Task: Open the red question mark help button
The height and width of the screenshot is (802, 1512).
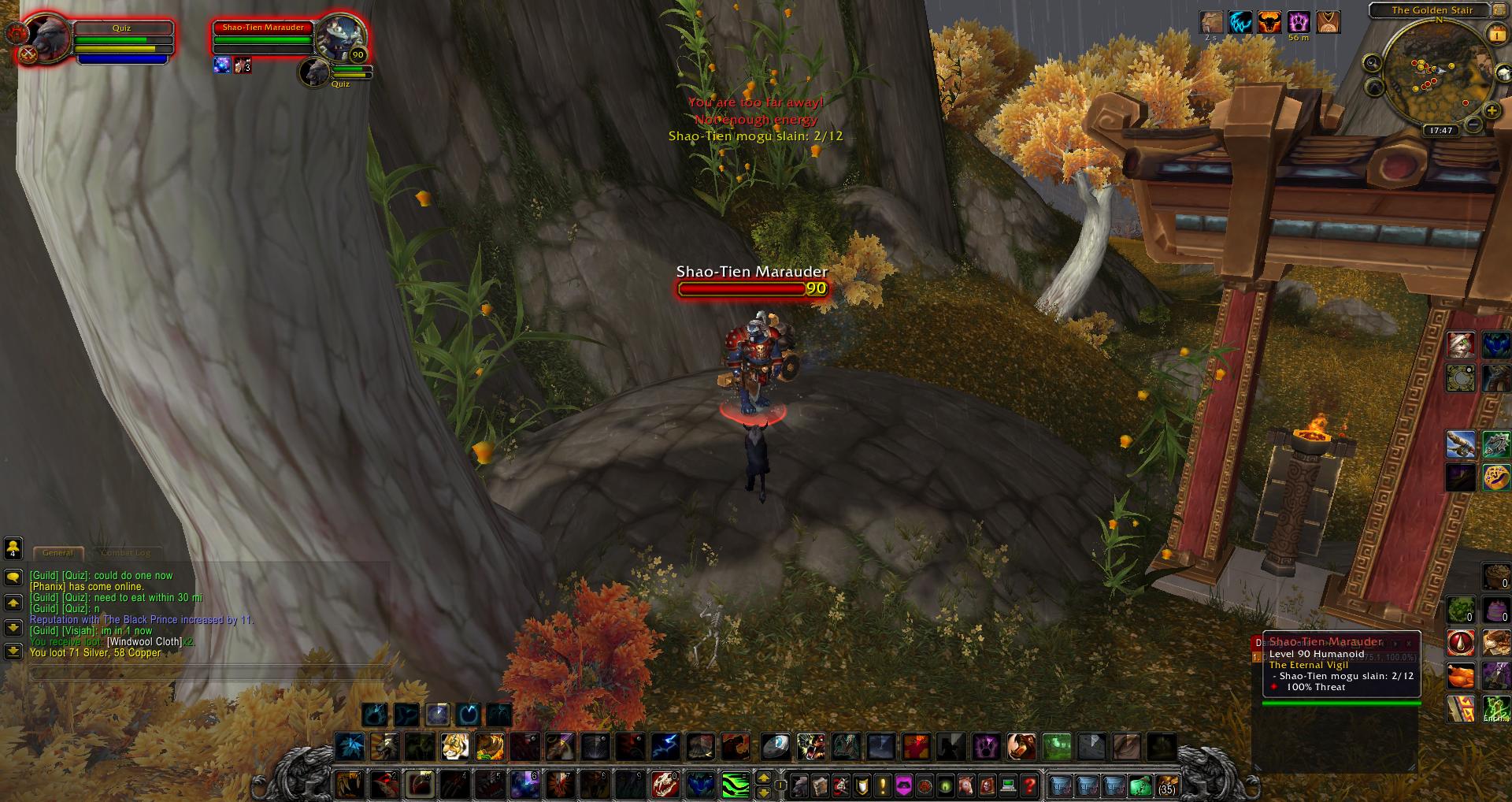Action: point(1029,785)
